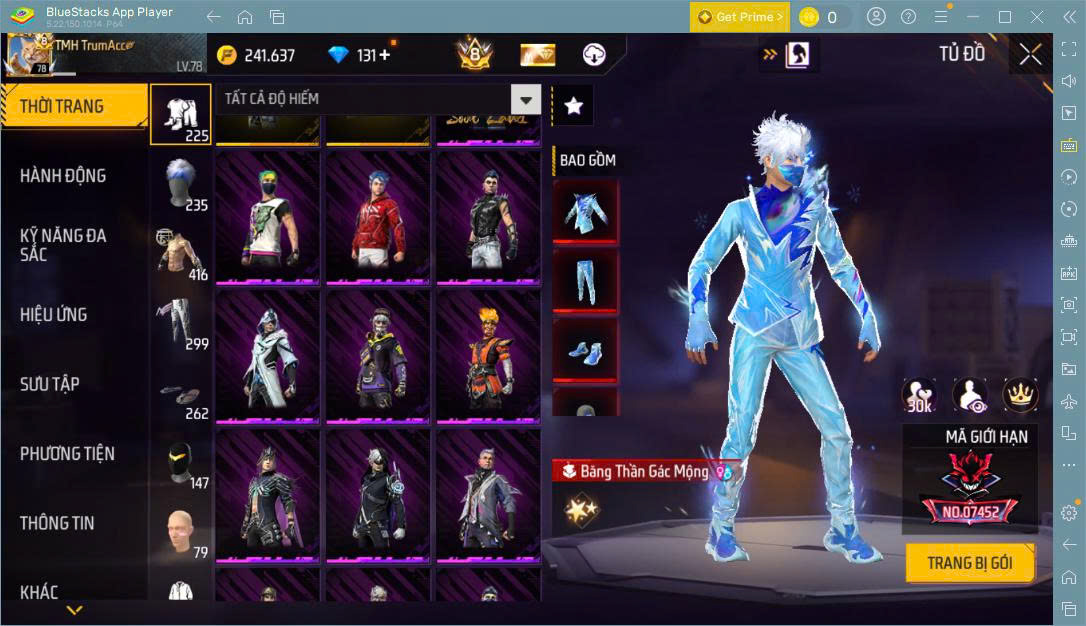Select the blue jacket top piece
This screenshot has width=1086, height=626.
click(585, 213)
